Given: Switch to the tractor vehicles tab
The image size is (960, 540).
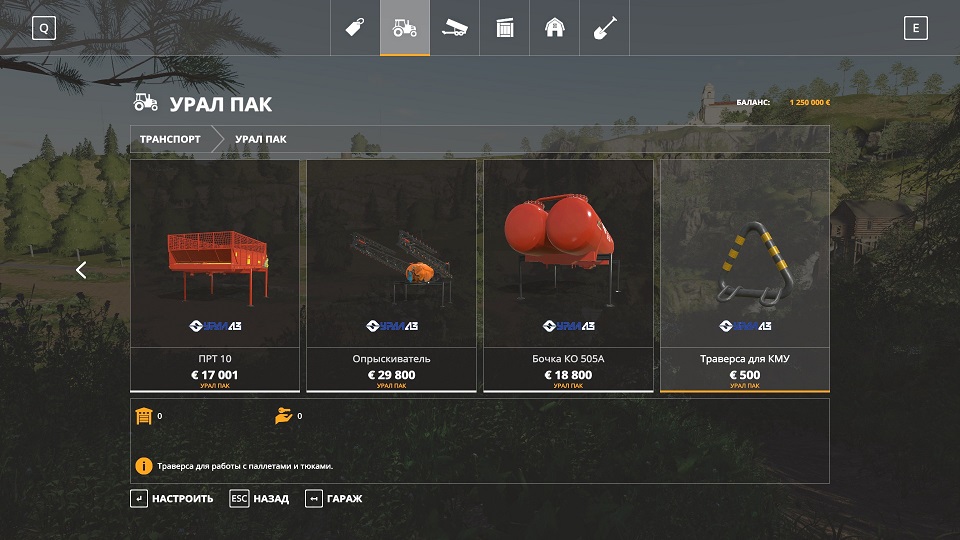Looking at the screenshot, I should point(405,28).
